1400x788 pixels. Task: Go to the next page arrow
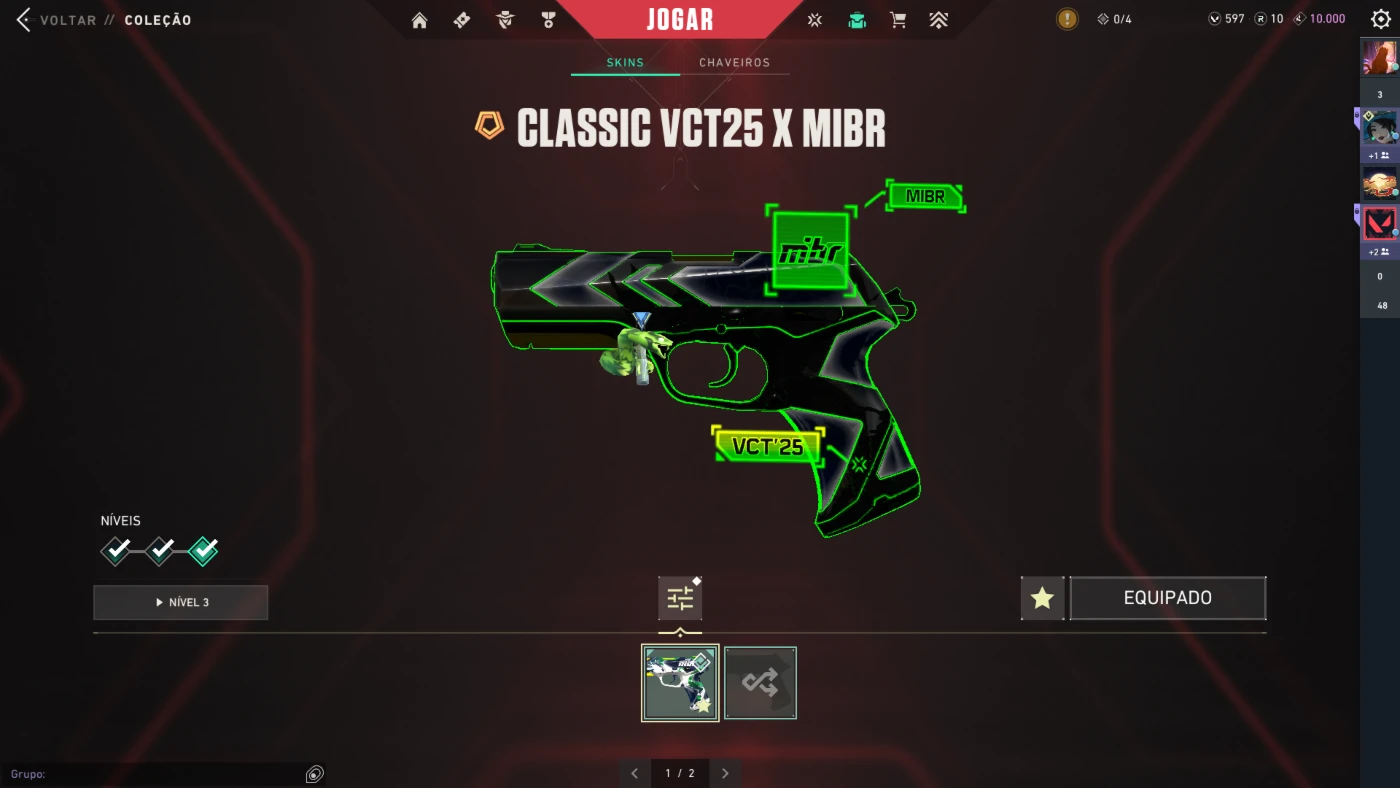(x=725, y=773)
